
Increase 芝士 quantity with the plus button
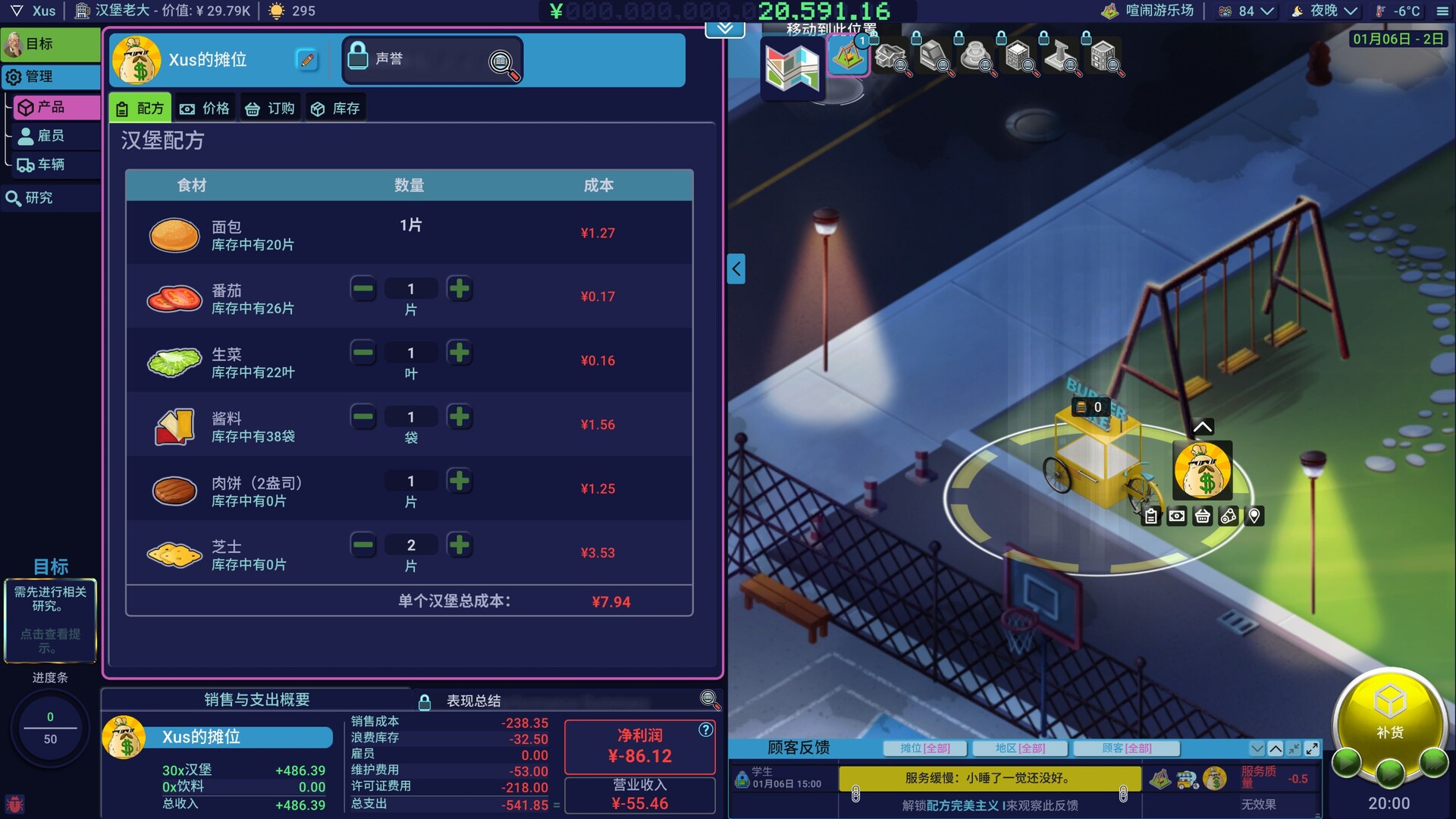[460, 544]
